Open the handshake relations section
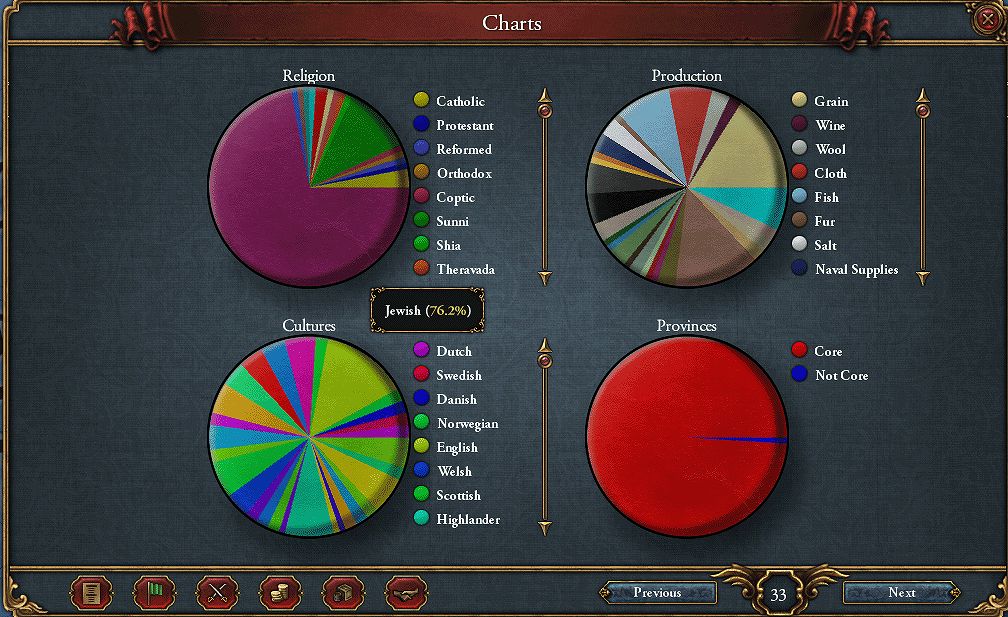1008x617 pixels. click(x=406, y=593)
